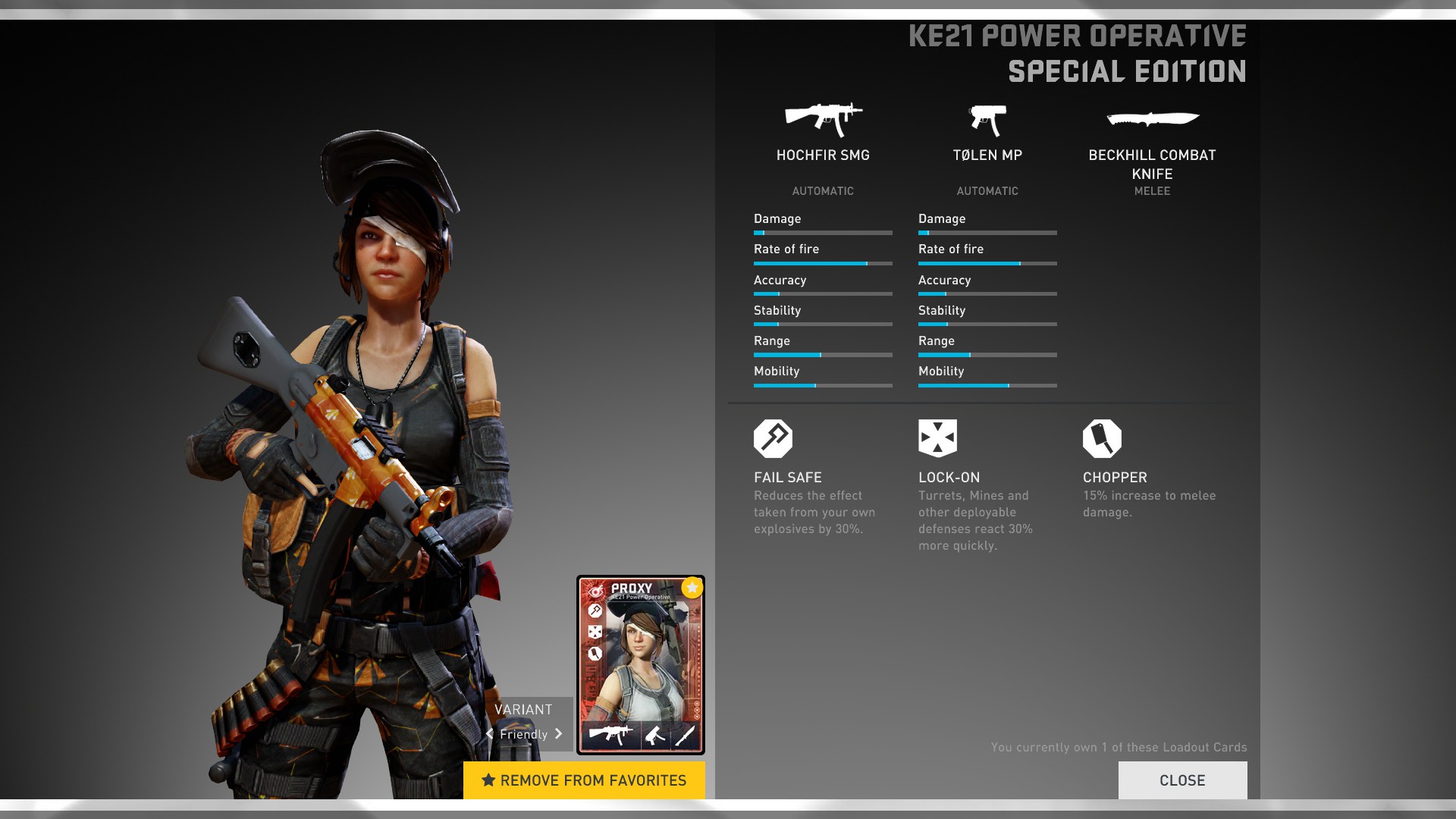Remove this card from favorites
This screenshot has height=819, width=1456.
click(x=584, y=780)
